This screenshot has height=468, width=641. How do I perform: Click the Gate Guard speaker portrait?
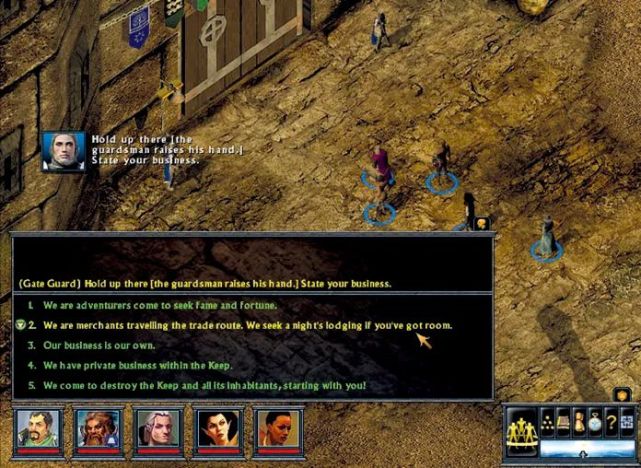click(x=63, y=151)
